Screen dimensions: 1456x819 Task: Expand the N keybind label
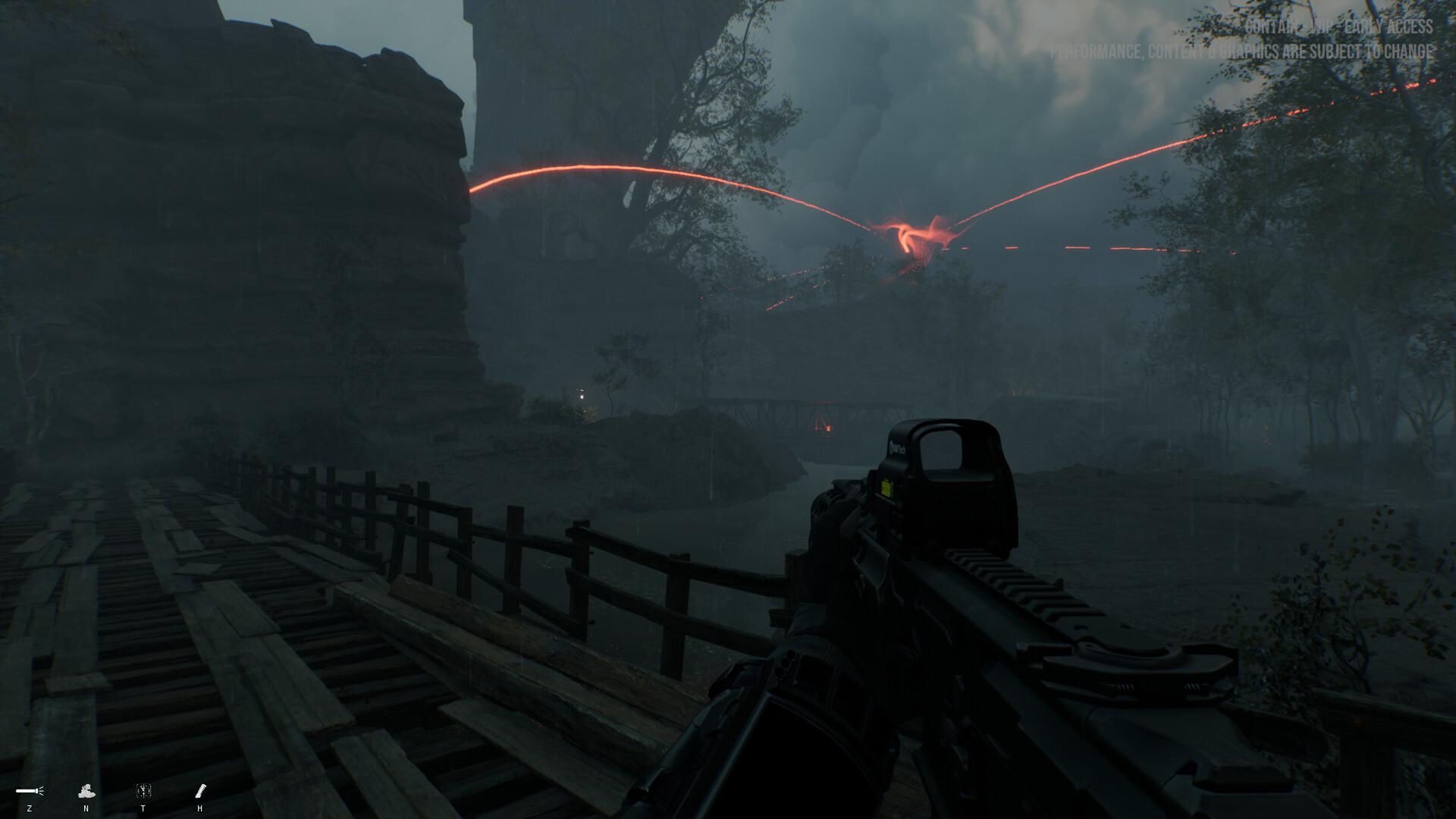[x=86, y=808]
